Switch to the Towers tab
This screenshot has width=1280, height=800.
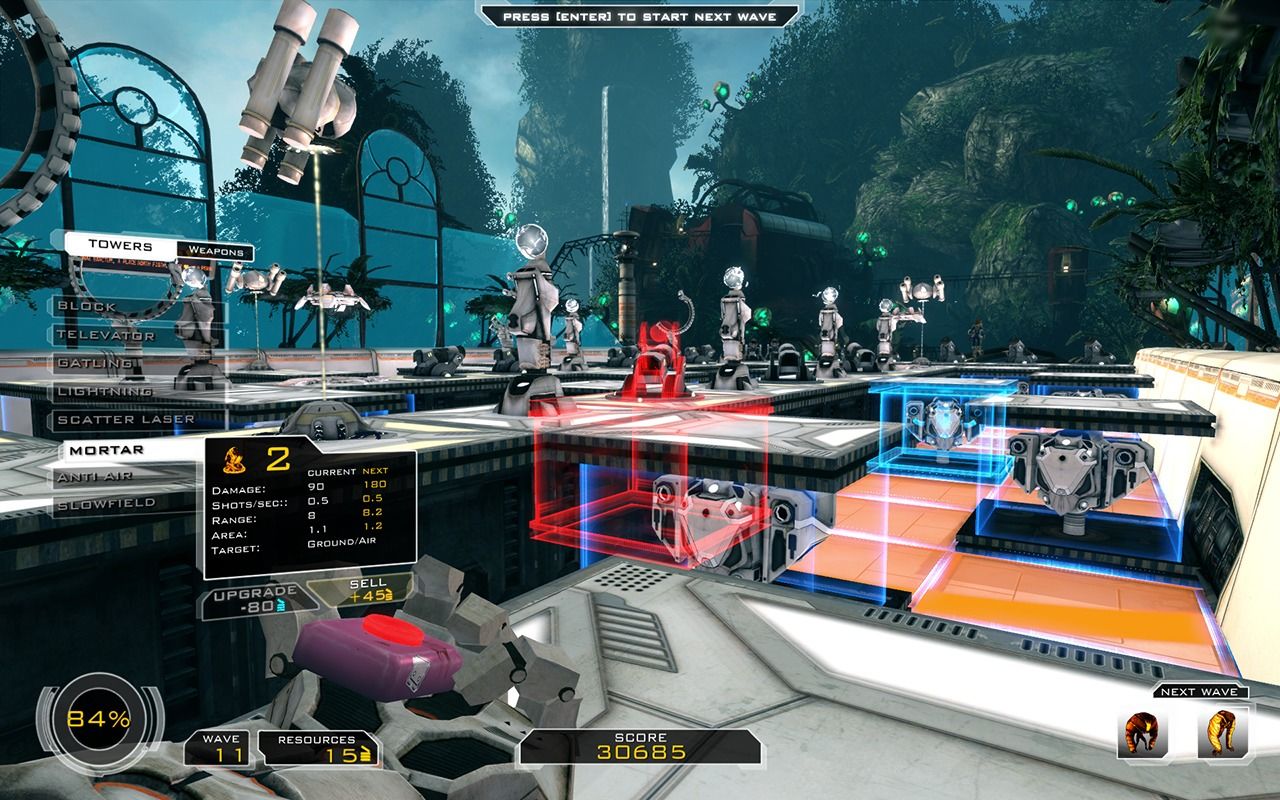tap(120, 245)
